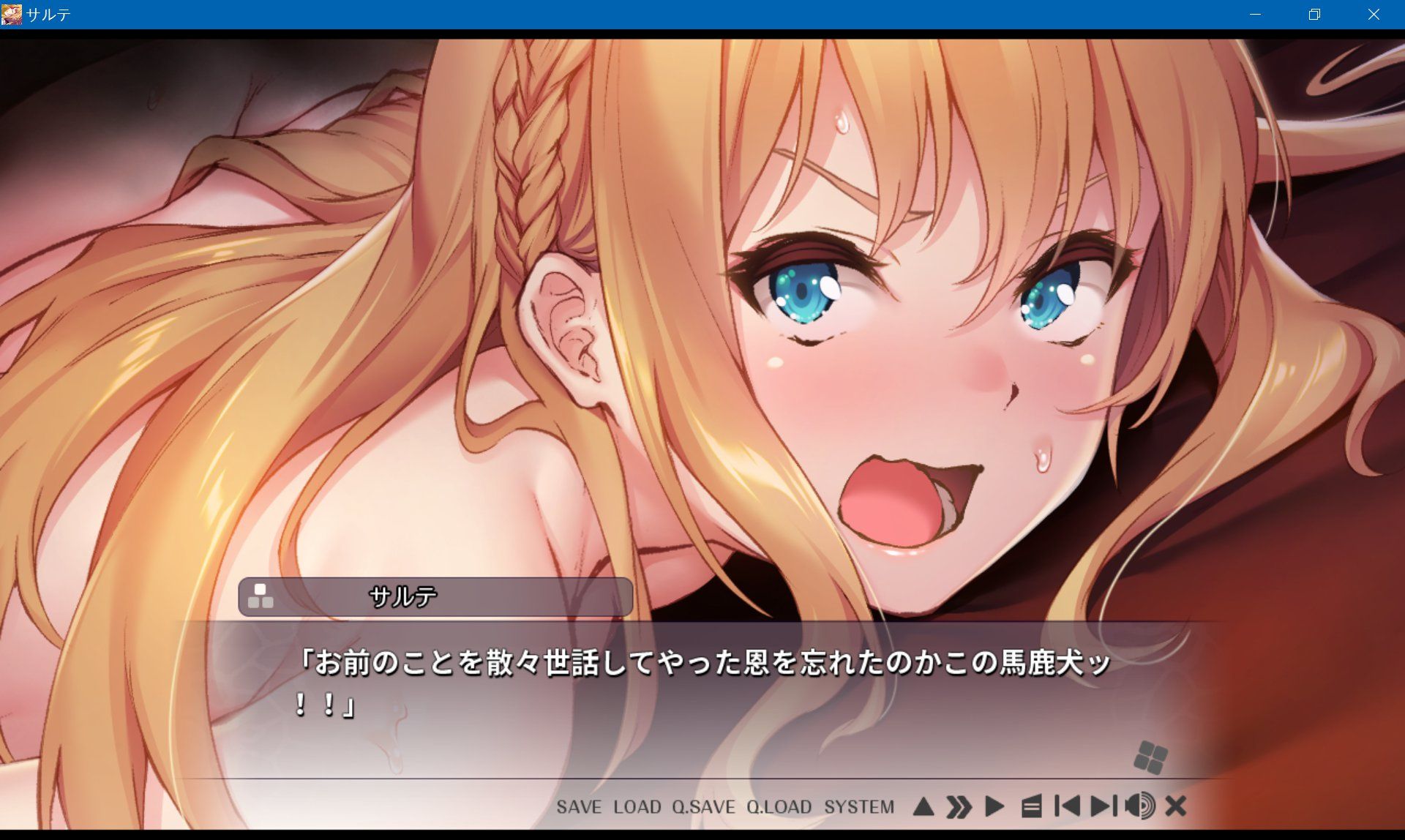The width and height of the screenshot is (1405, 840).
Task: Hide the message window with the X icon
Action: (1174, 807)
